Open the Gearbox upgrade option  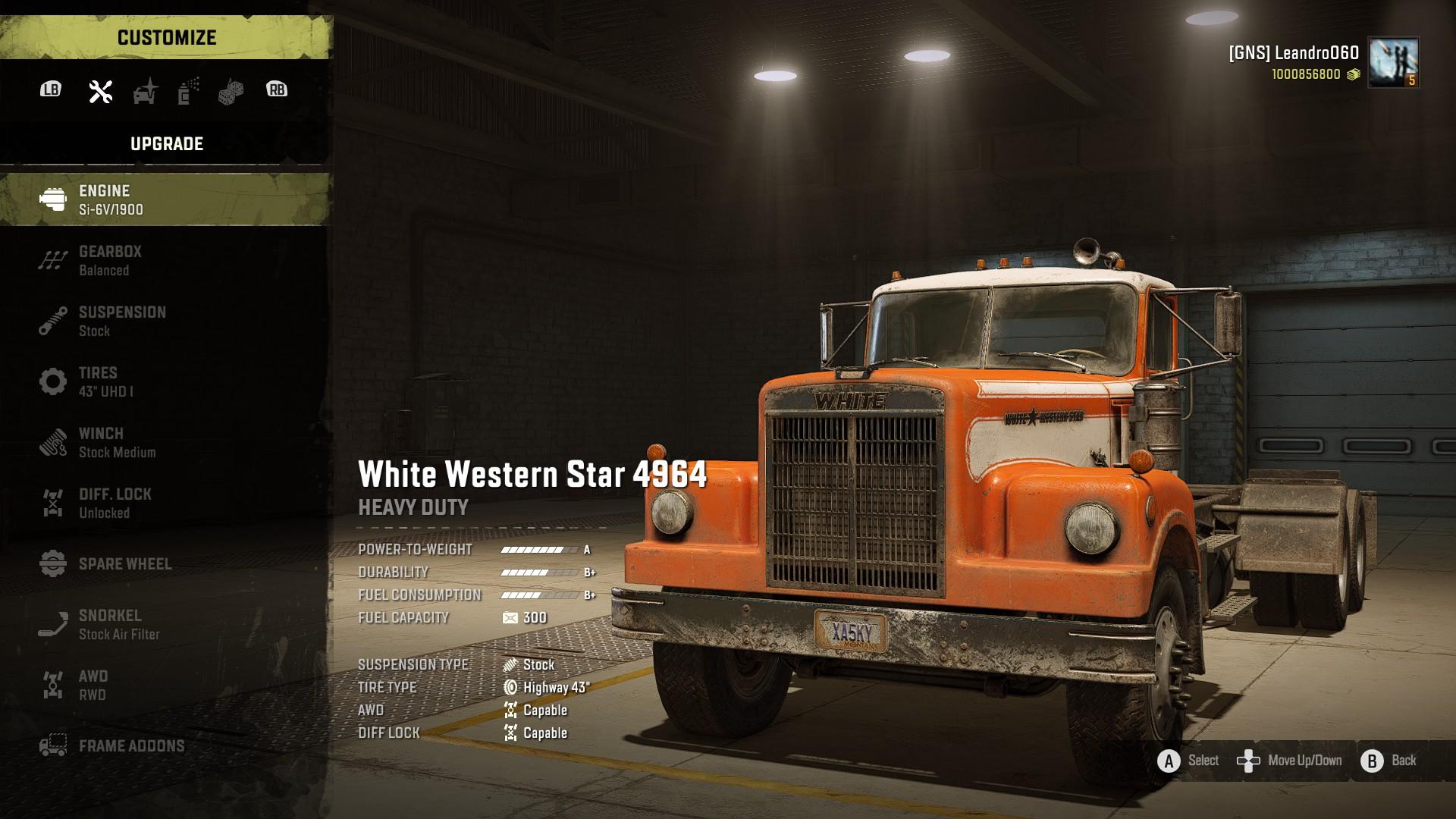pyautogui.click(x=165, y=260)
